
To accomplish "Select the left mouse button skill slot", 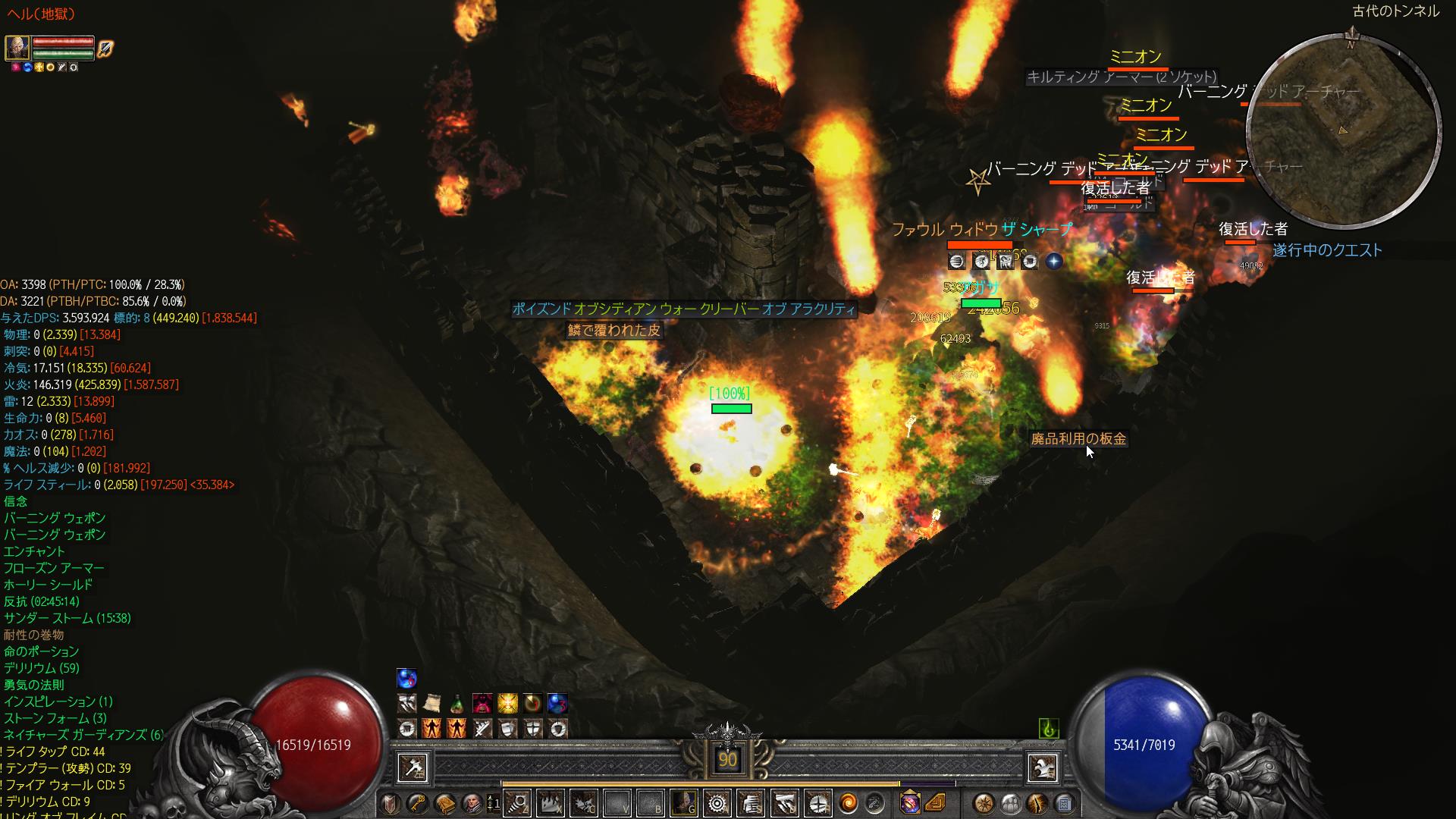I will point(413,767).
